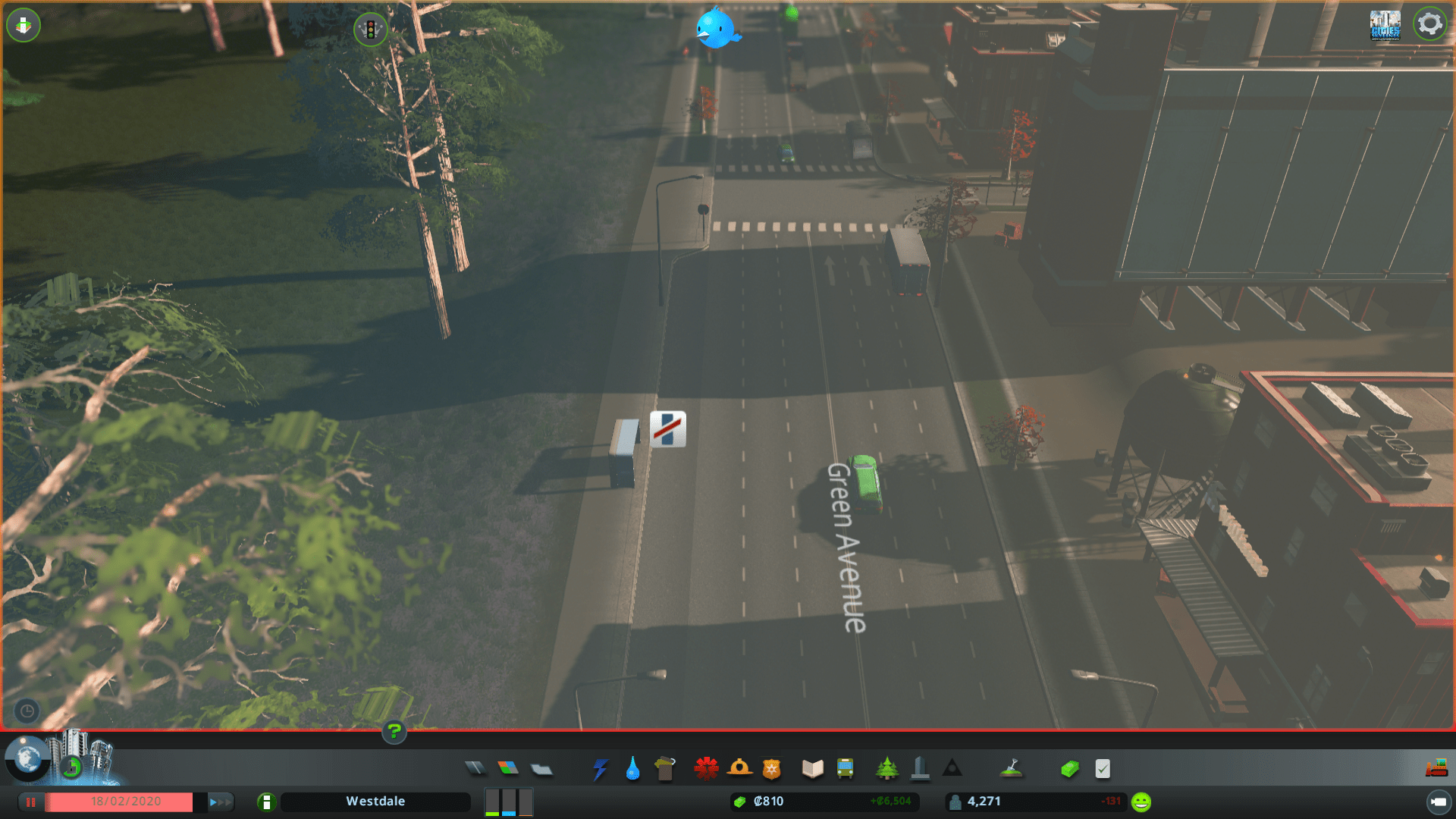The width and height of the screenshot is (1456, 819).
Task: Open the Public Transport menu
Action: 847,768
